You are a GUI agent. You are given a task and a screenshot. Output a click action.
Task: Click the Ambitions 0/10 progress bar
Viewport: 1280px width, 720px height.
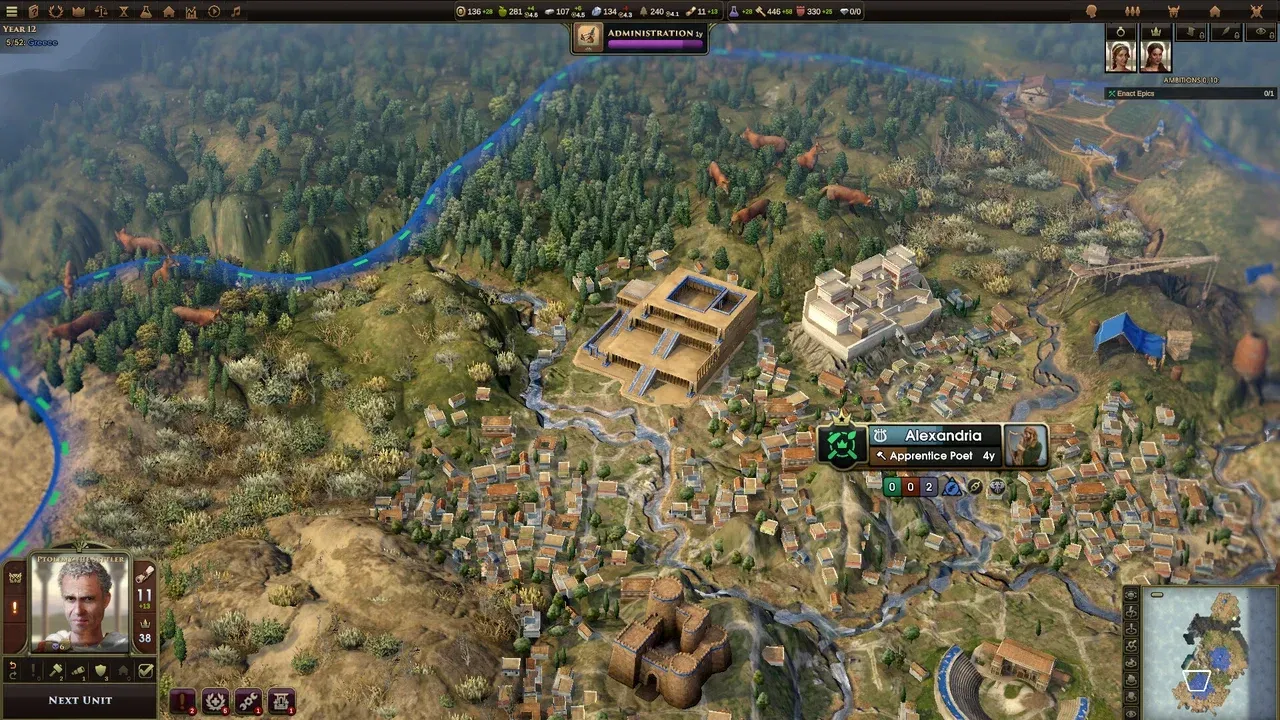point(1189,79)
